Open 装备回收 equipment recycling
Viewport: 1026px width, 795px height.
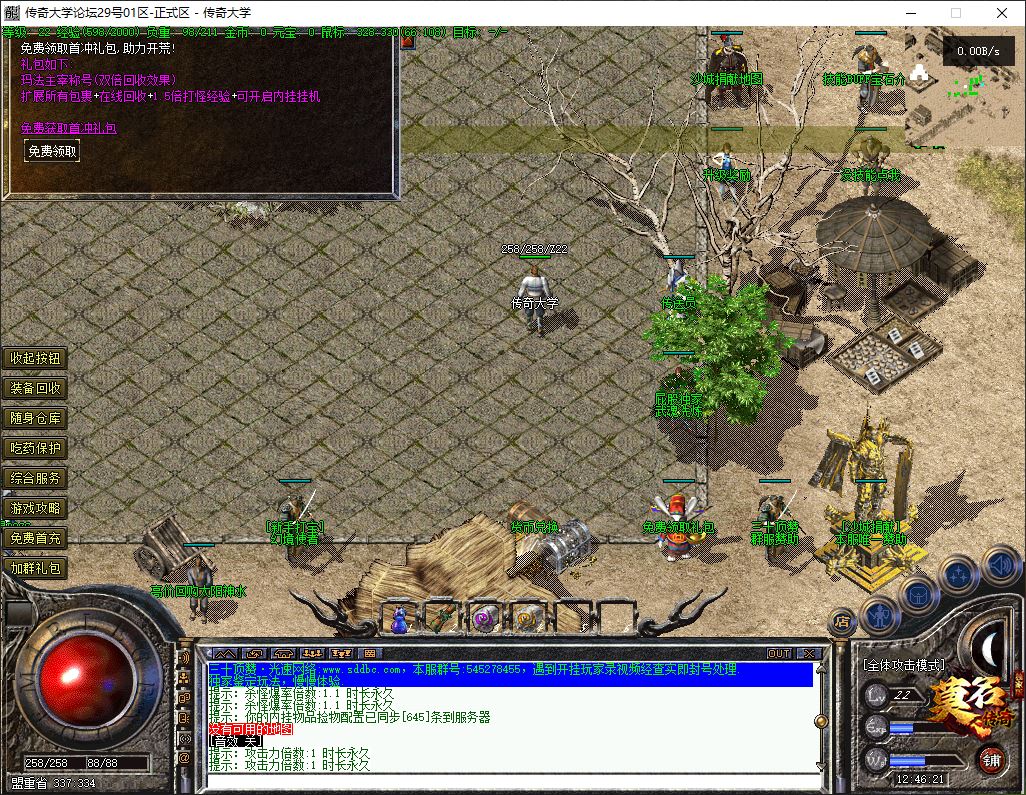pyautogui.click(x=35, y=388)
